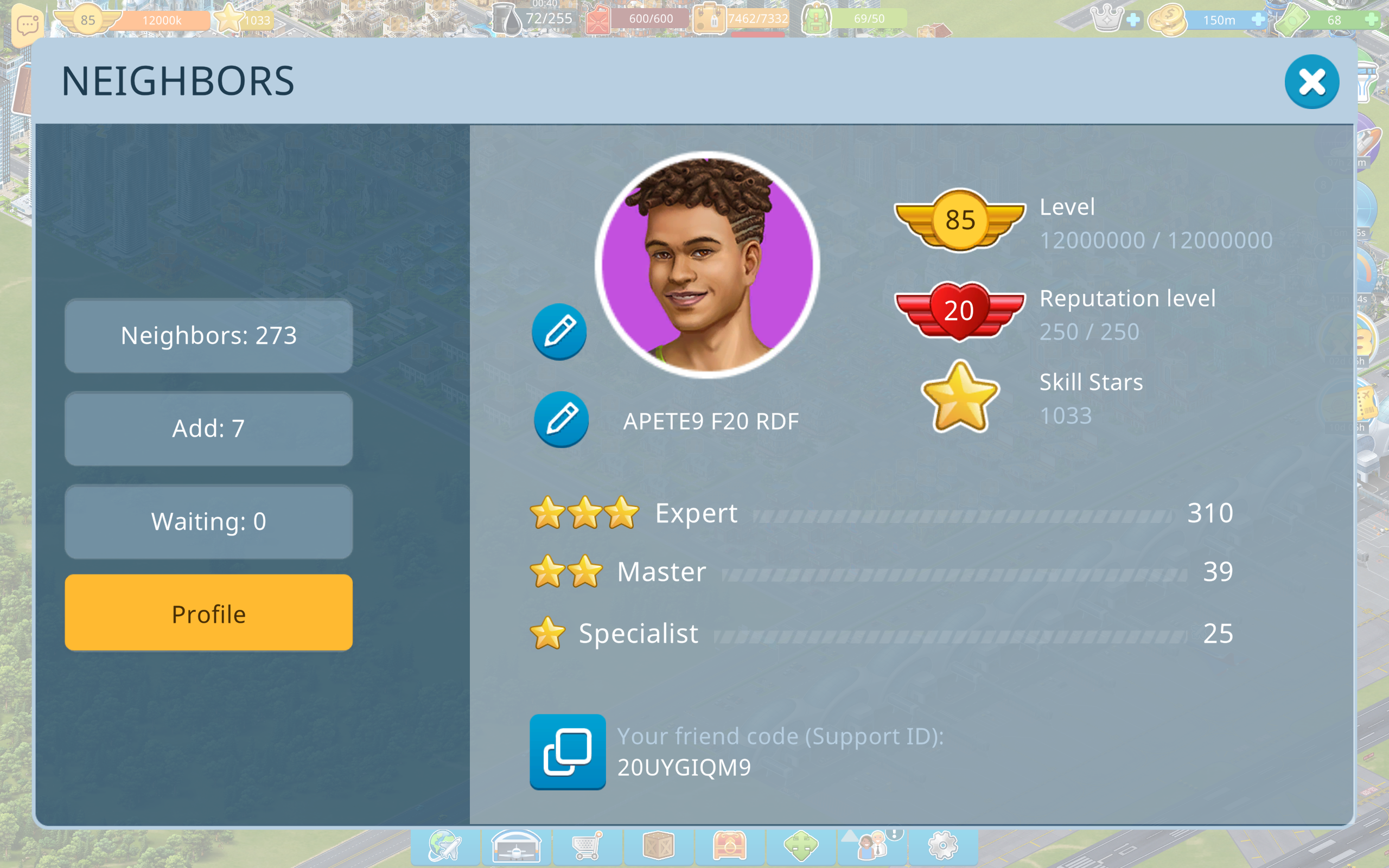Image resolution: width=1389 pixels, height=868 pixels.
Task: Show the Waiting: 0 requests
Action: click(208, 522)
